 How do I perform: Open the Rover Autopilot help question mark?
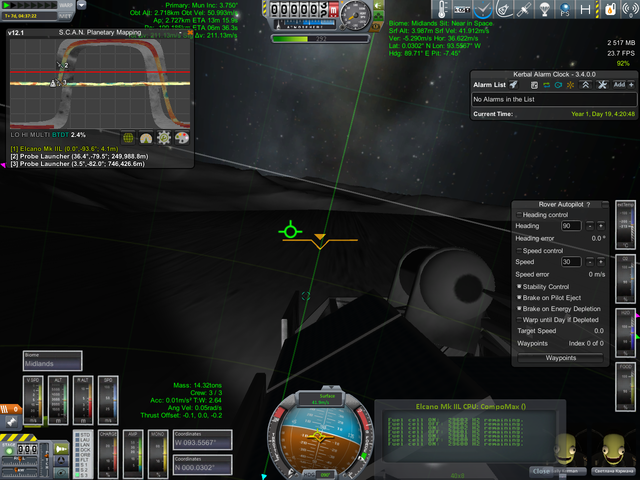click(588, 204)
